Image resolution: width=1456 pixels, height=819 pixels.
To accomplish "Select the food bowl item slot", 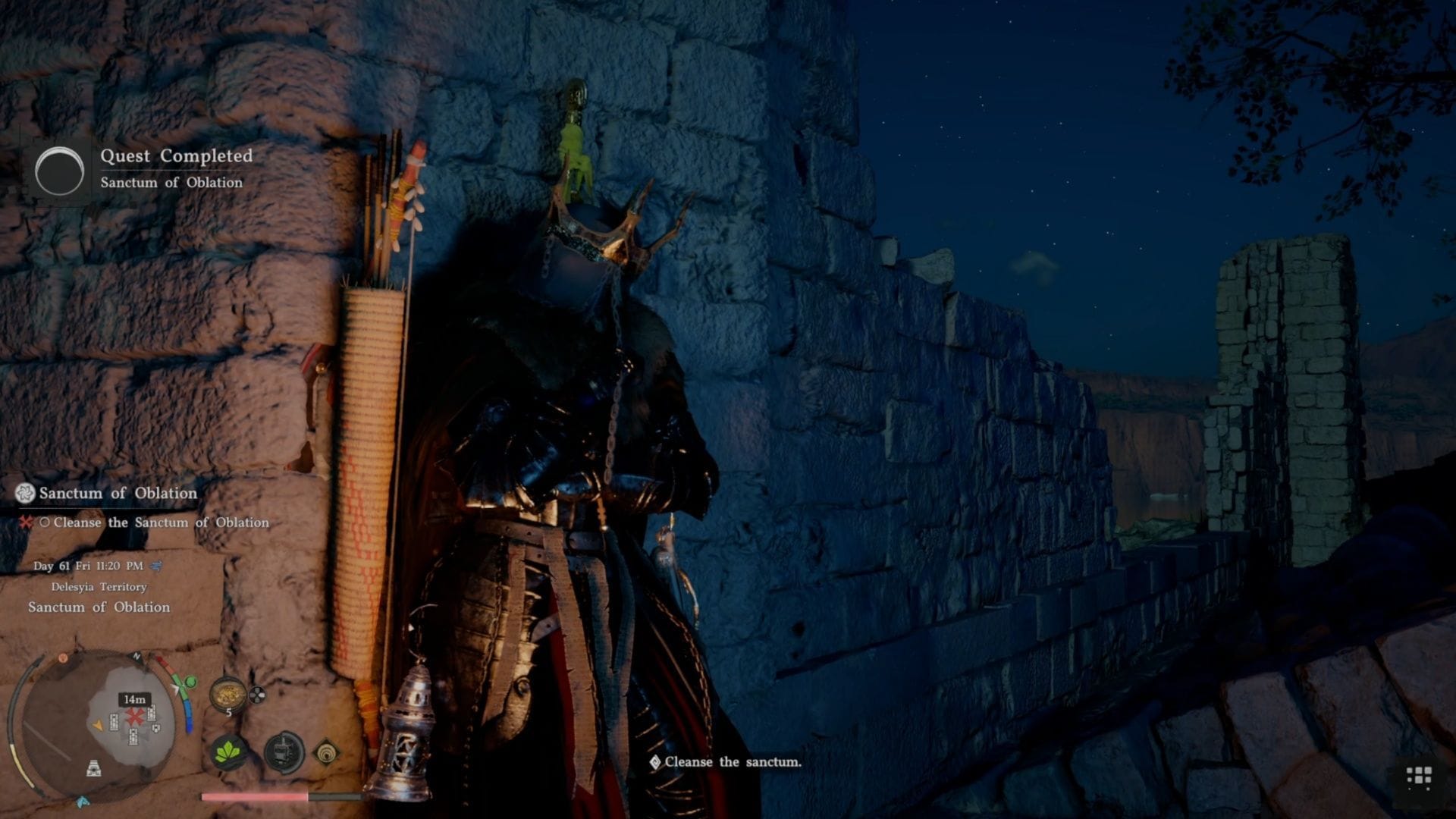I will click(227, 692).
